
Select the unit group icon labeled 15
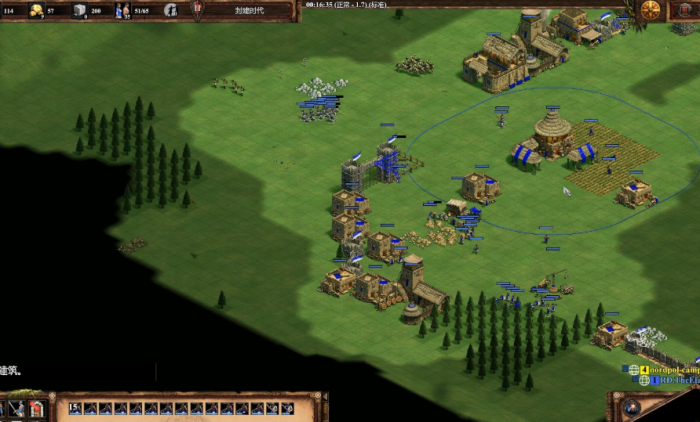point(76,408)
